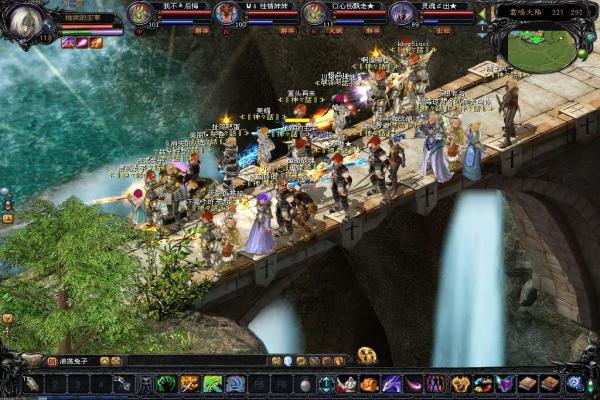Select the fourth party member portrait
This screenshot has width=600, height=400.
402,14
